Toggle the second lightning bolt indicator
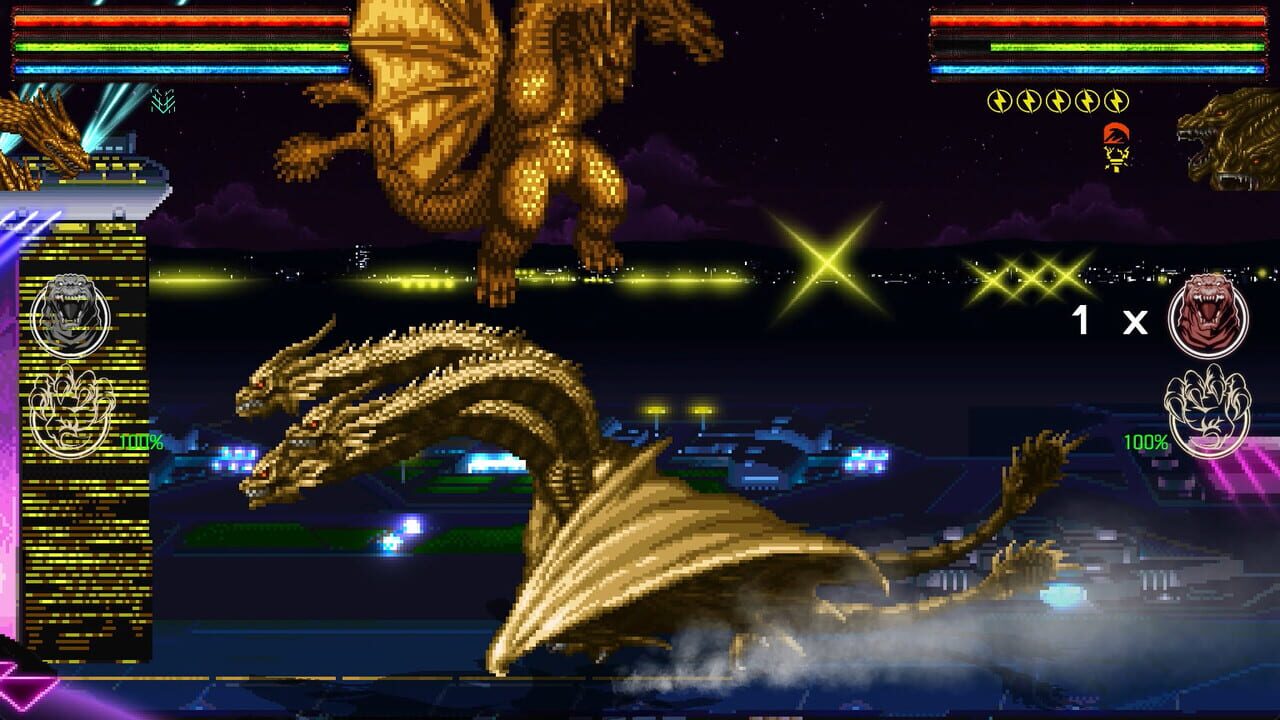1280x720 pixels. 1028,100
